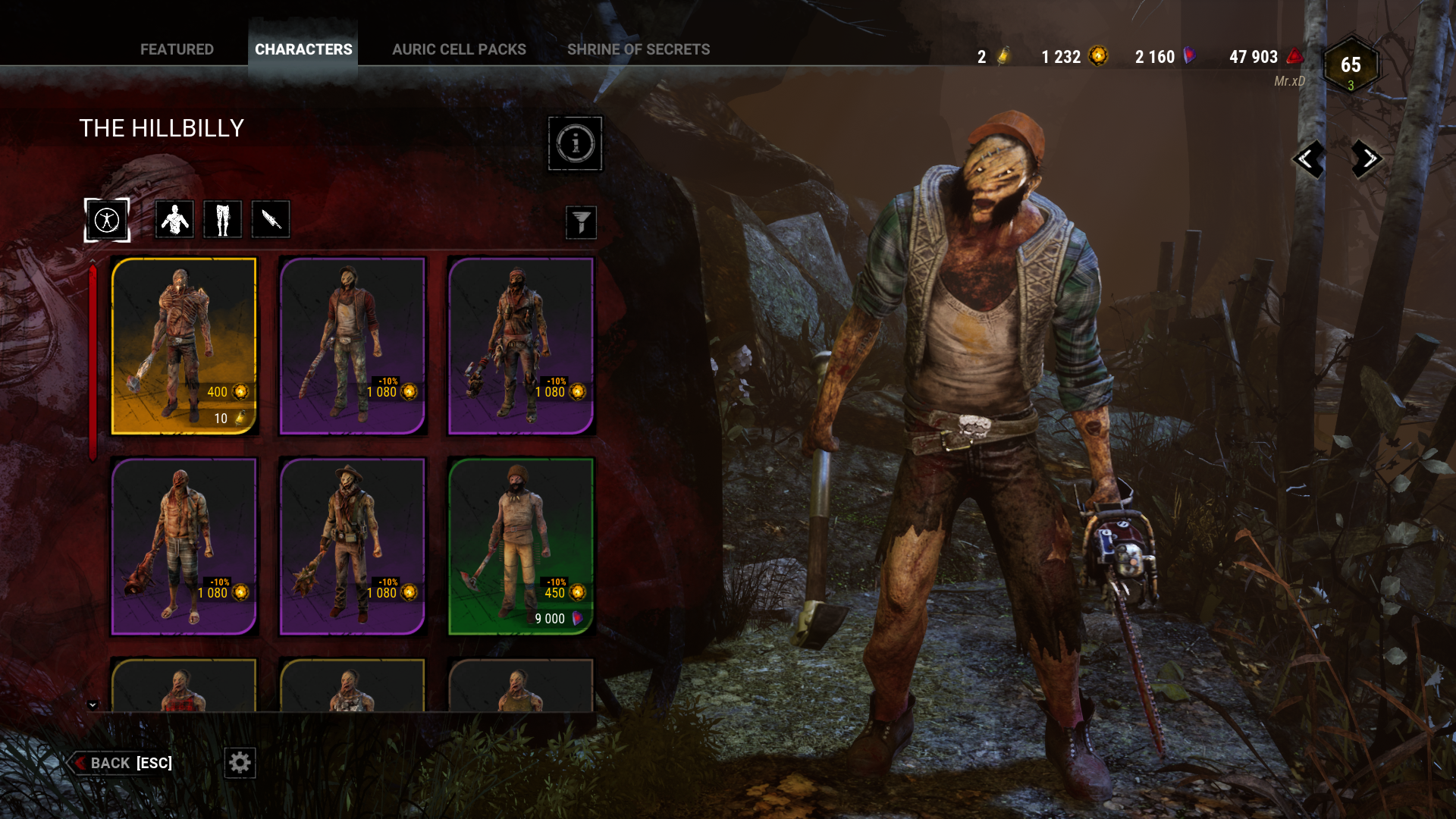Open the cosmetic filter options

581,222
